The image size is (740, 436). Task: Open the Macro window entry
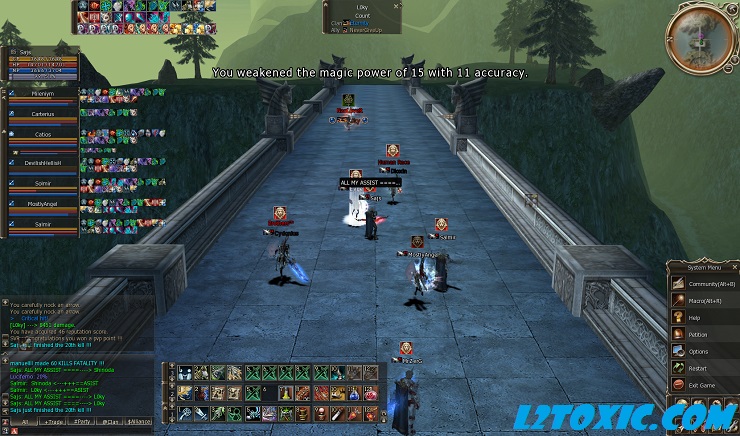coord(705,300)
